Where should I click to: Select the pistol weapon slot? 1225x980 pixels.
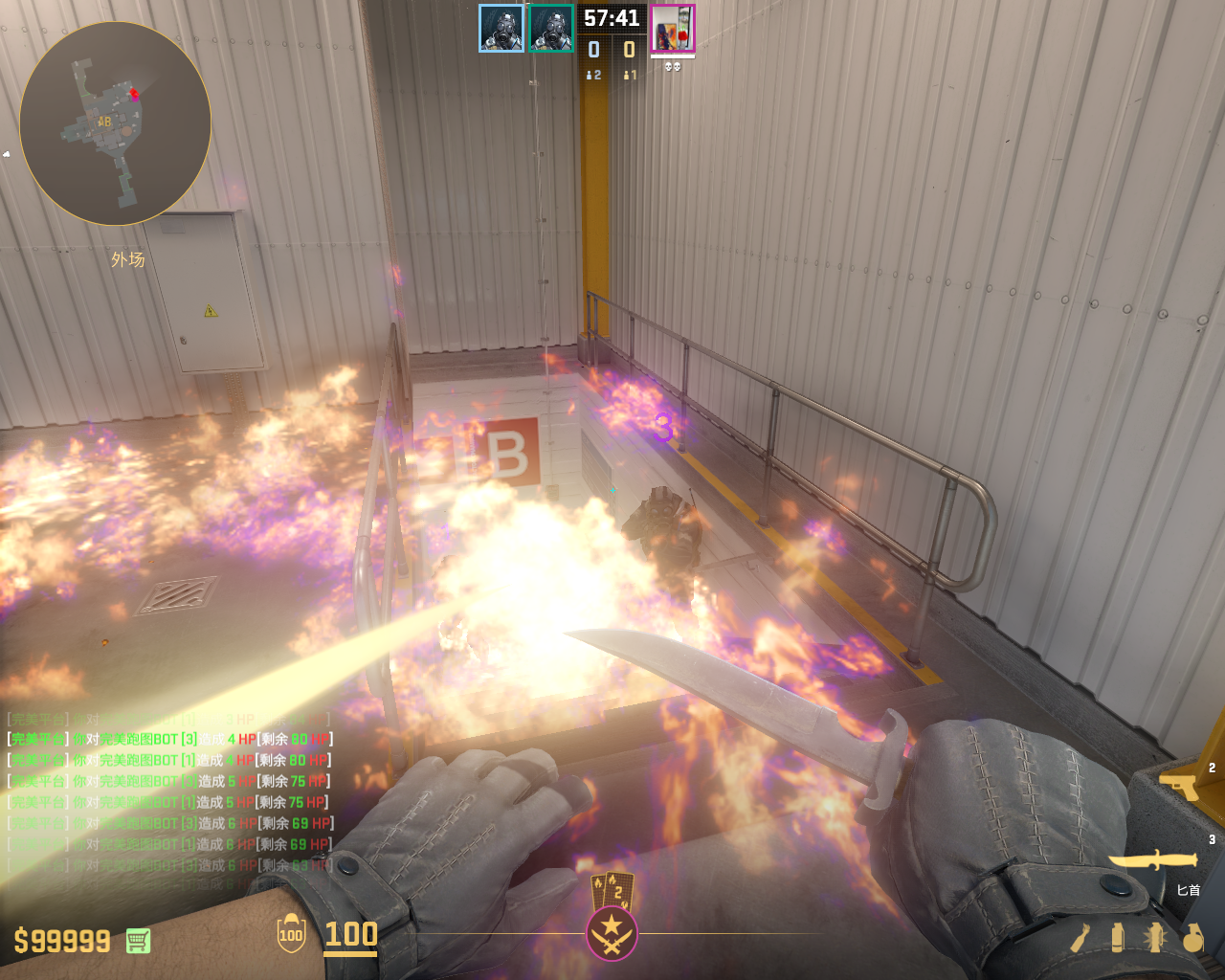tap(1181, 787)
